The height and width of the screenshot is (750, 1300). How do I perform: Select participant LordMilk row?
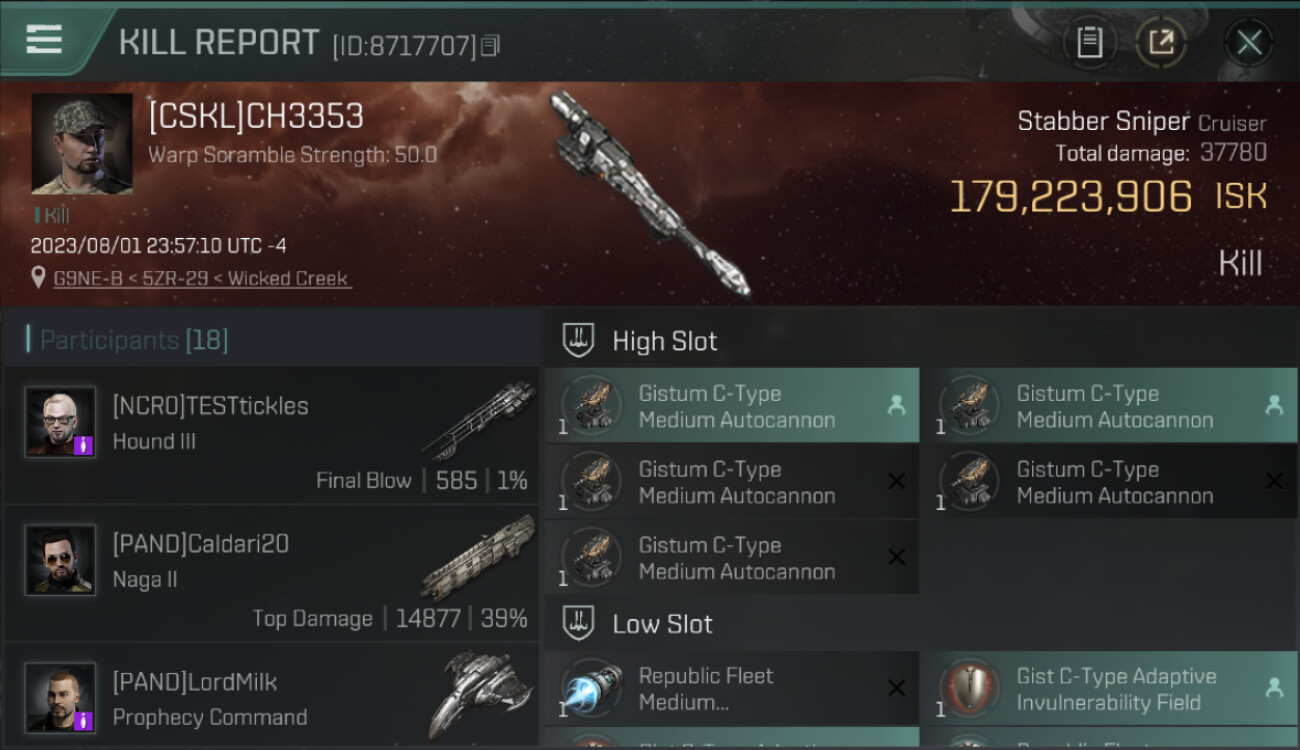[271, 698]
